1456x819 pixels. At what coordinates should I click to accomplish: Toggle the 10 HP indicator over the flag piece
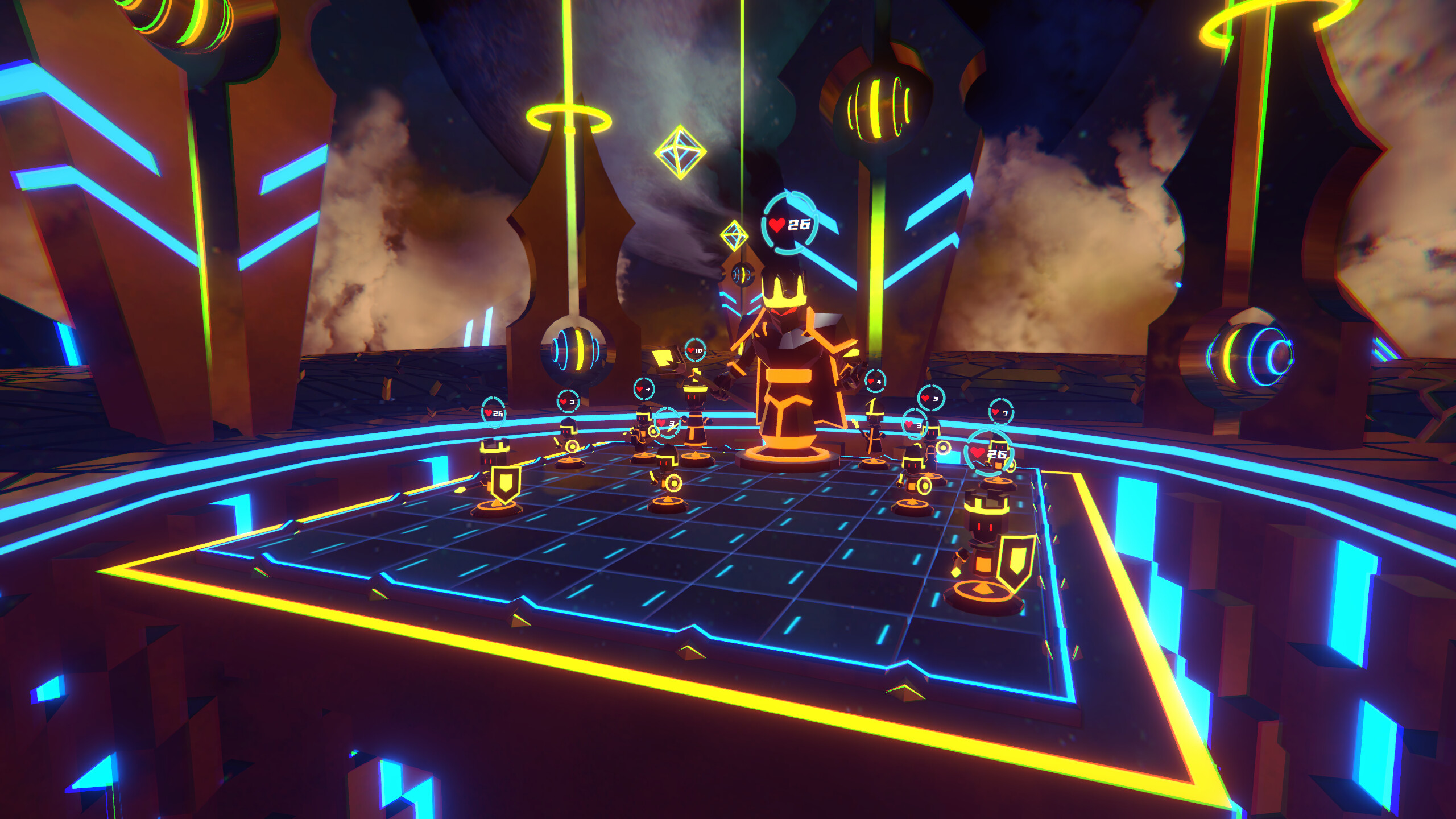(694, 351)
